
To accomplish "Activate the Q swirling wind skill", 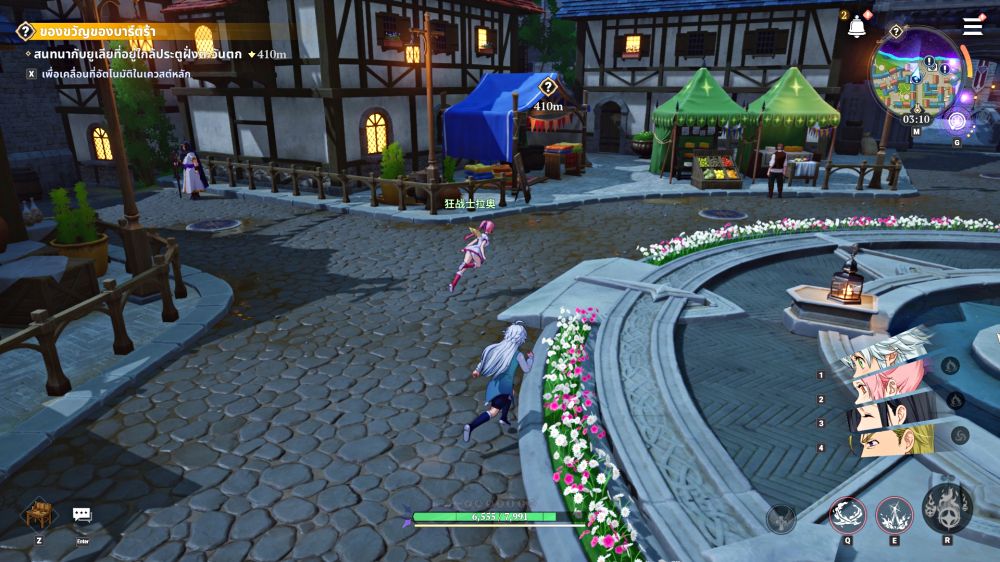I will point(847,515).
